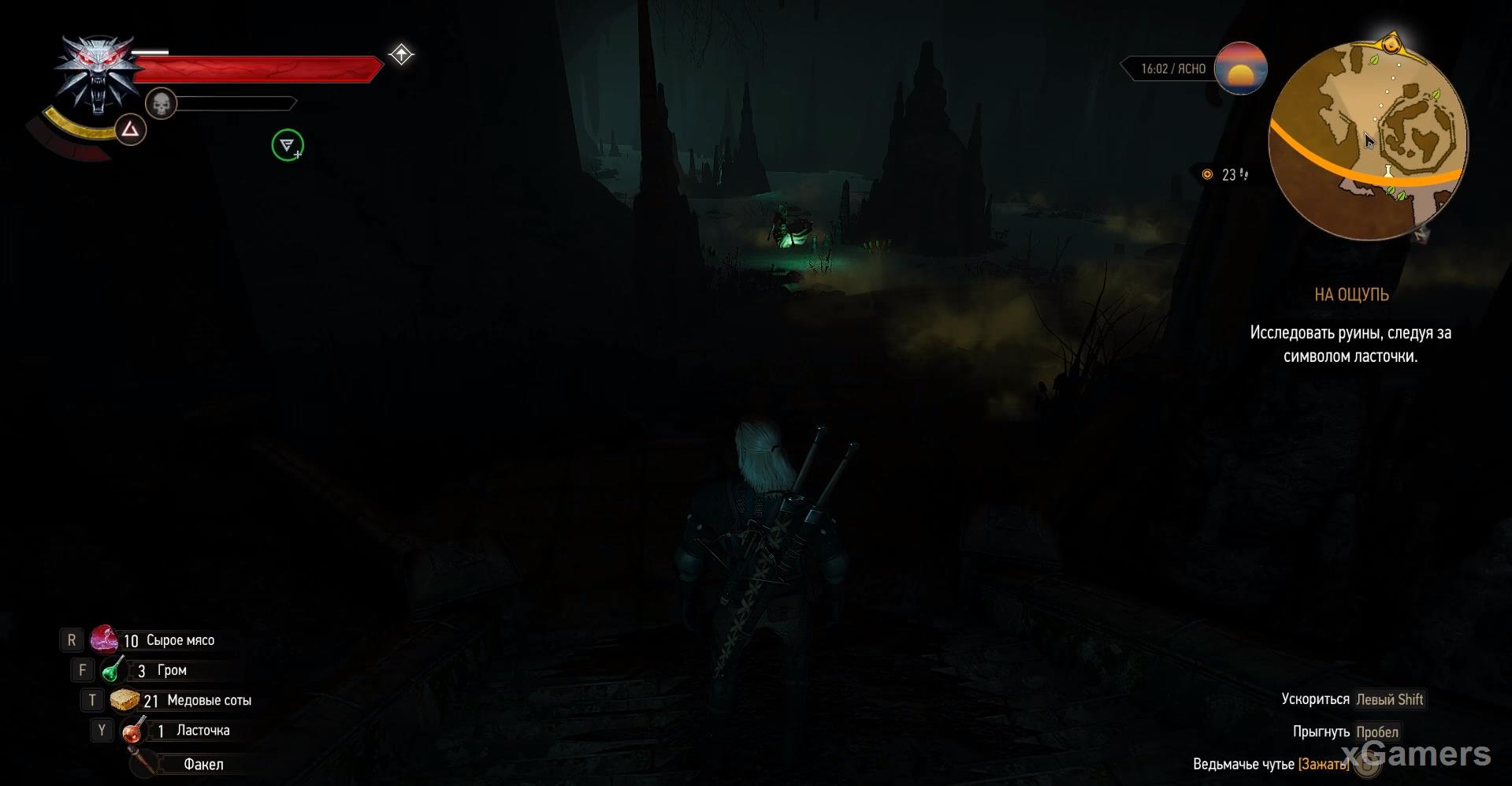Click the sunset weather icon

1240,69
